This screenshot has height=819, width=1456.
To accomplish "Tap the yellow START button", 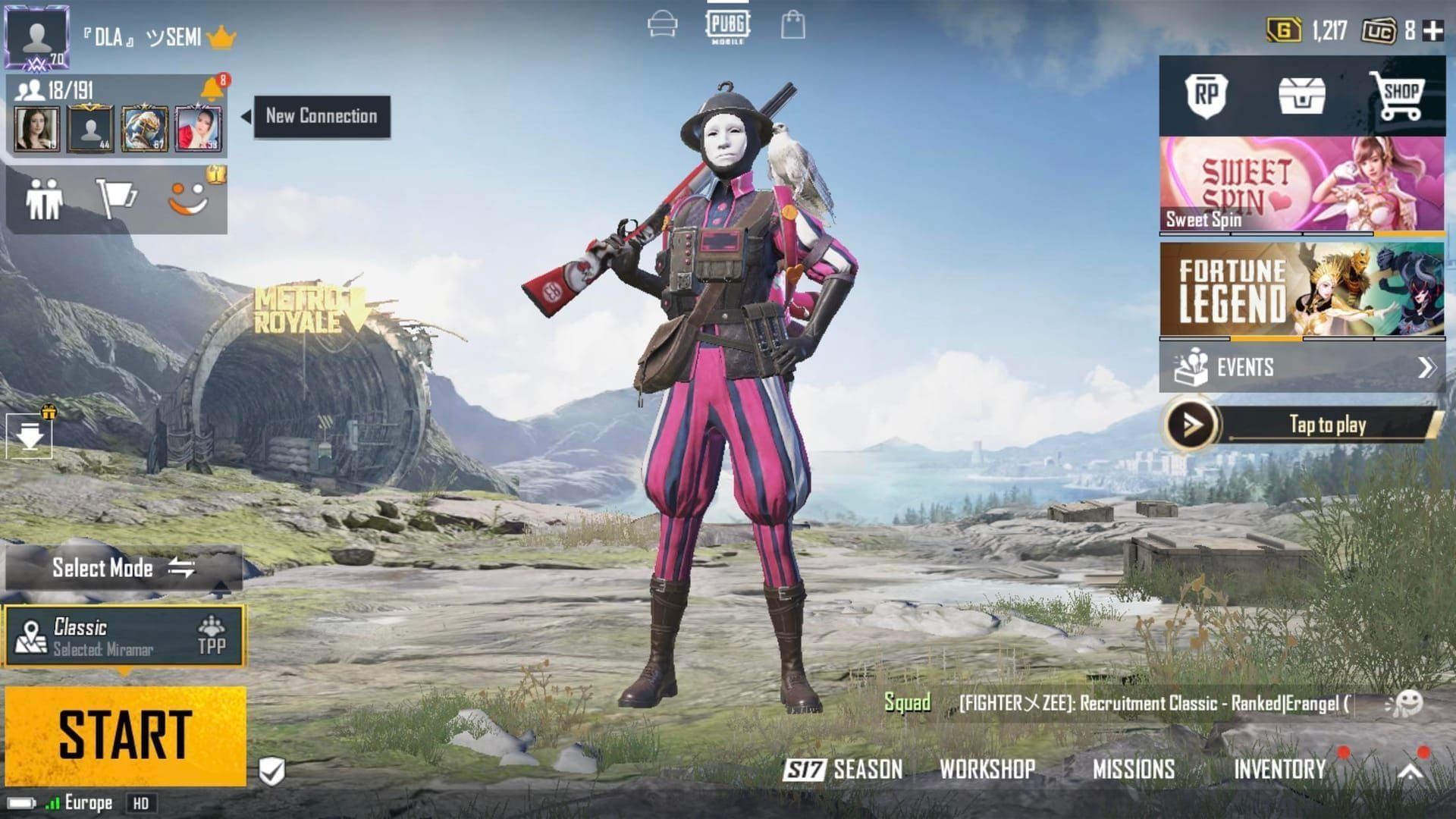I will pyautogui.click(x=125, y=735).
